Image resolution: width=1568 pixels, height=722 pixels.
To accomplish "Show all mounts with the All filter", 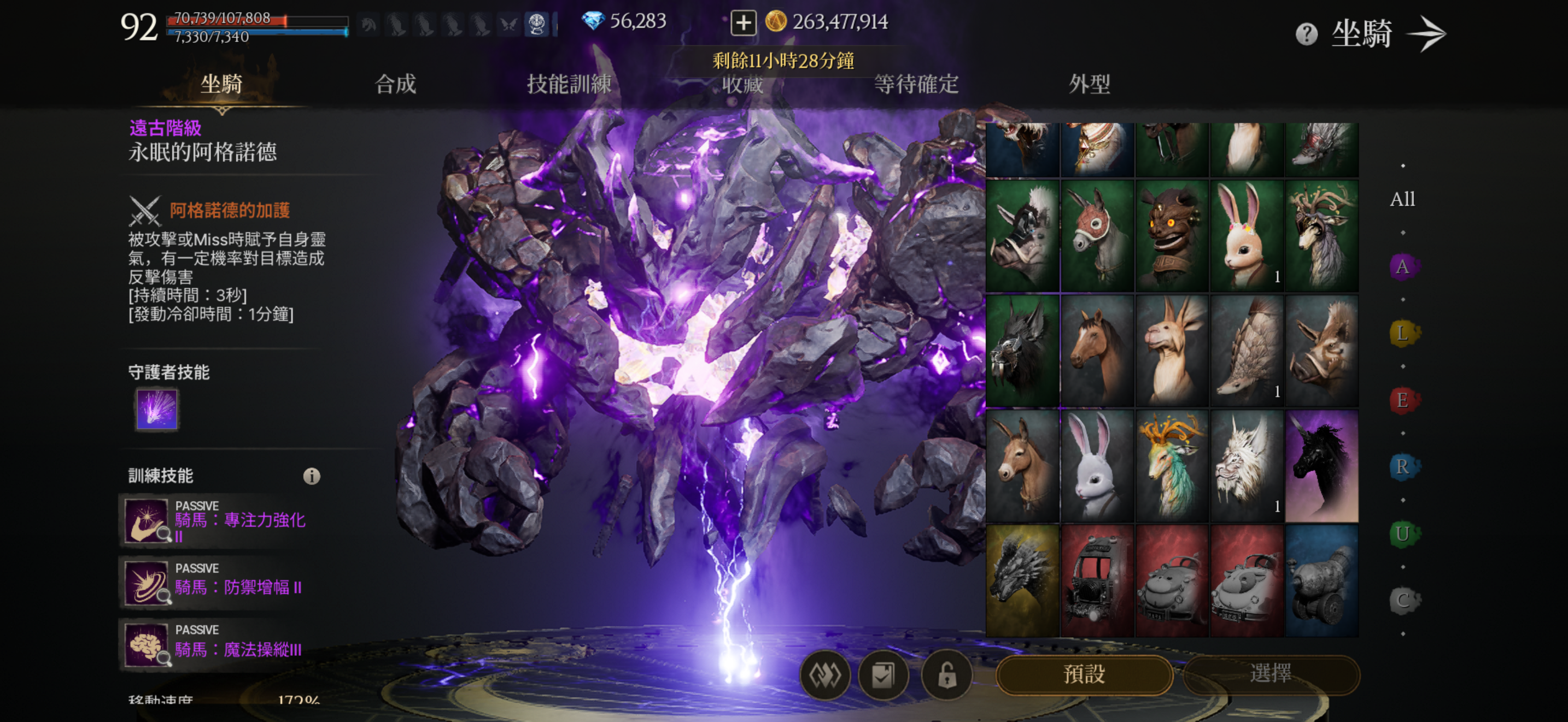I will (x=1402, y=199).
